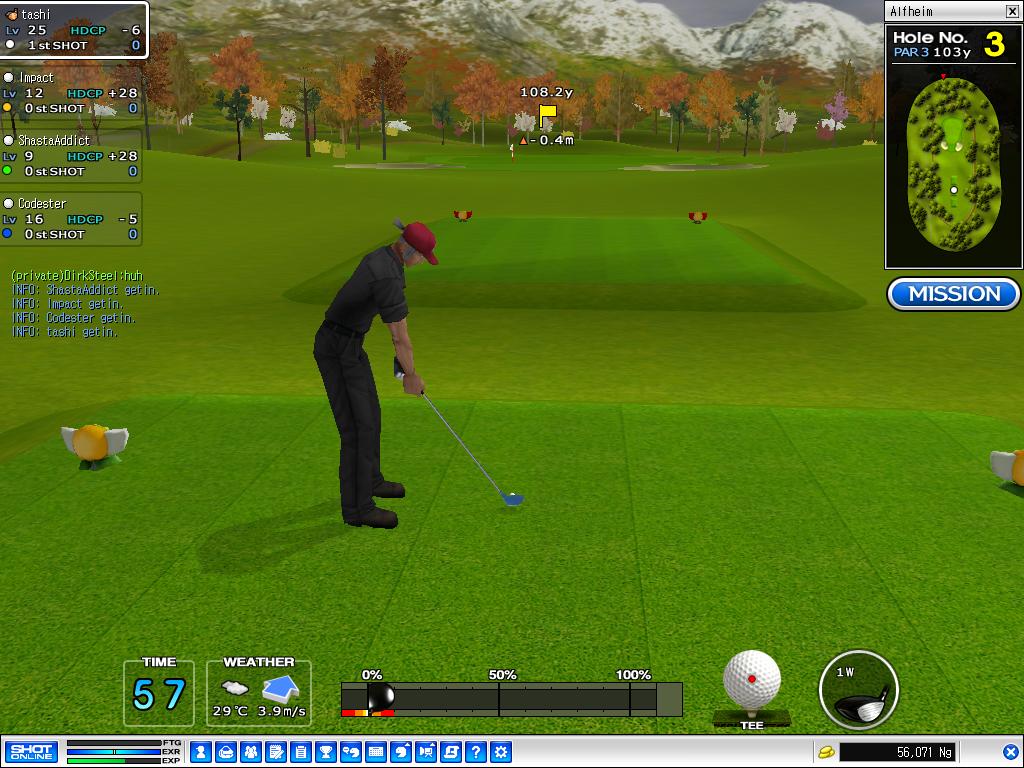Open the help question mark icon
Screen dimensions: 1024x768
click(476, 752)
